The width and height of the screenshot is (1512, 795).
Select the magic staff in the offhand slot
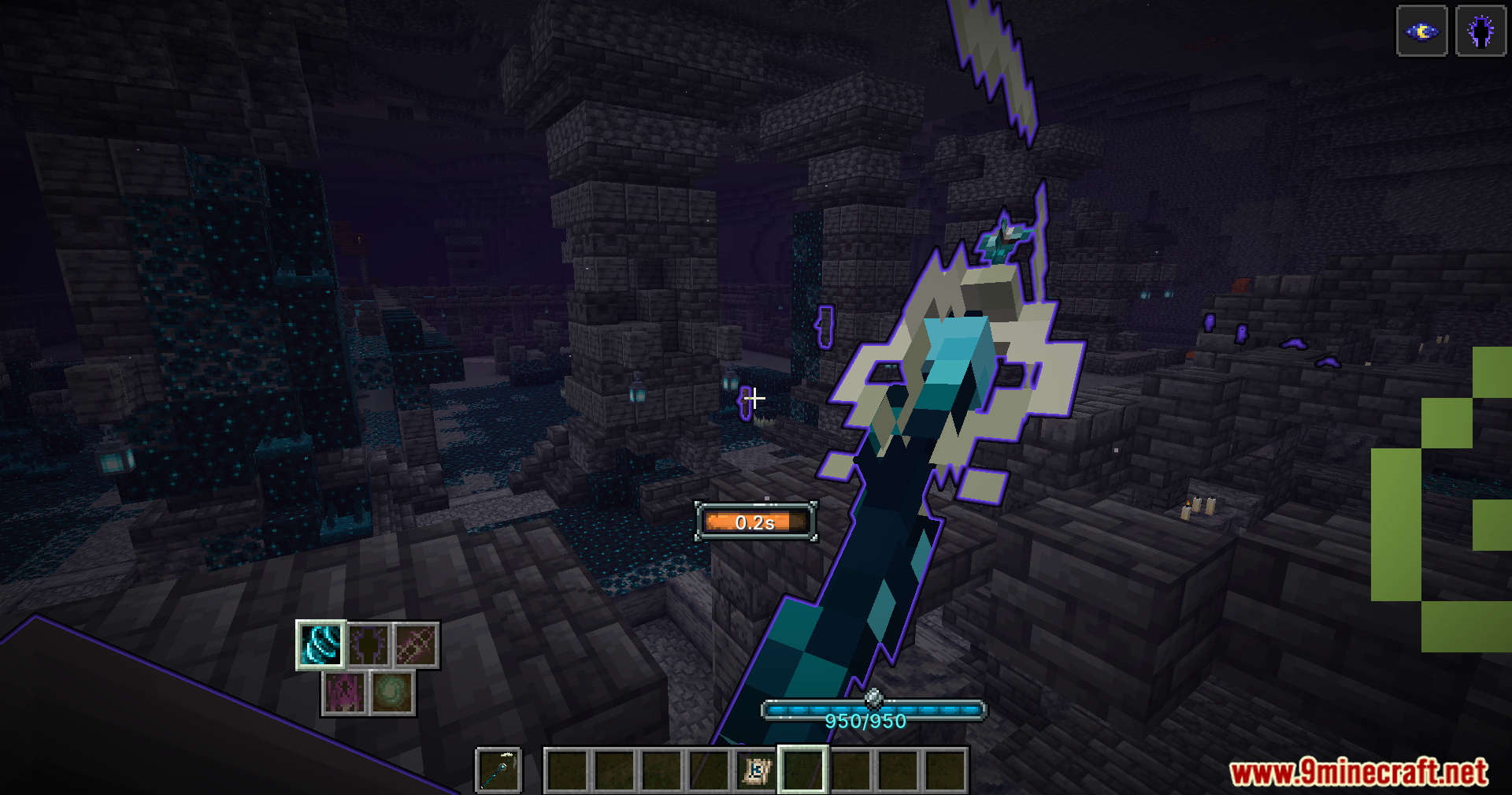click(498, 770)
